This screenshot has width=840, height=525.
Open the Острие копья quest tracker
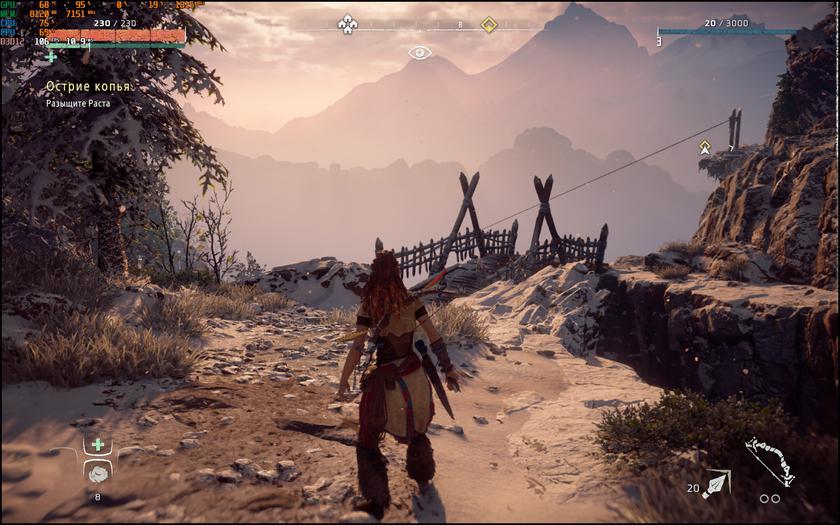pos(88,87)
